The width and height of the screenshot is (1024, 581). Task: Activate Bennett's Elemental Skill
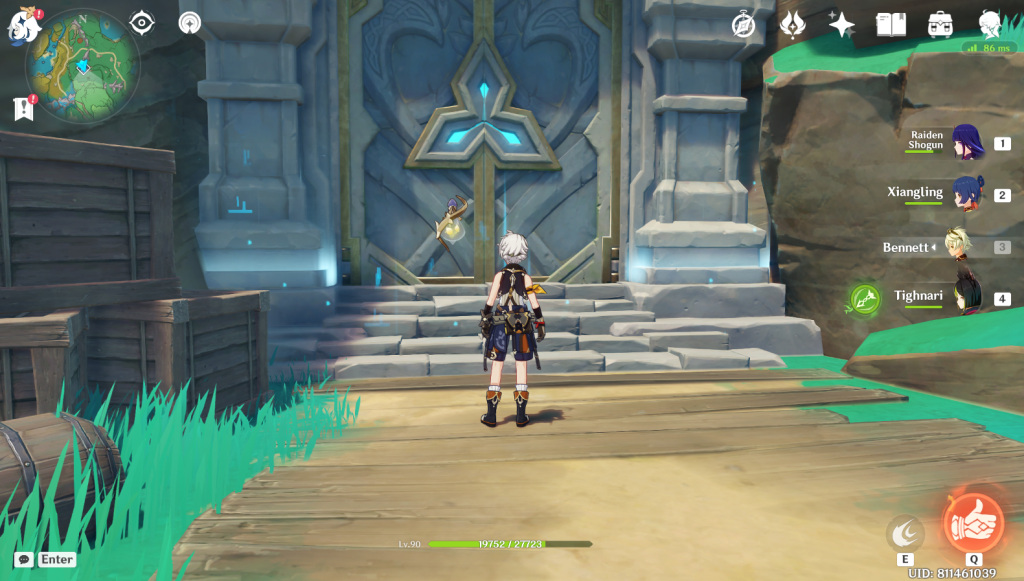pyautogui.click(x=905, y=533)
